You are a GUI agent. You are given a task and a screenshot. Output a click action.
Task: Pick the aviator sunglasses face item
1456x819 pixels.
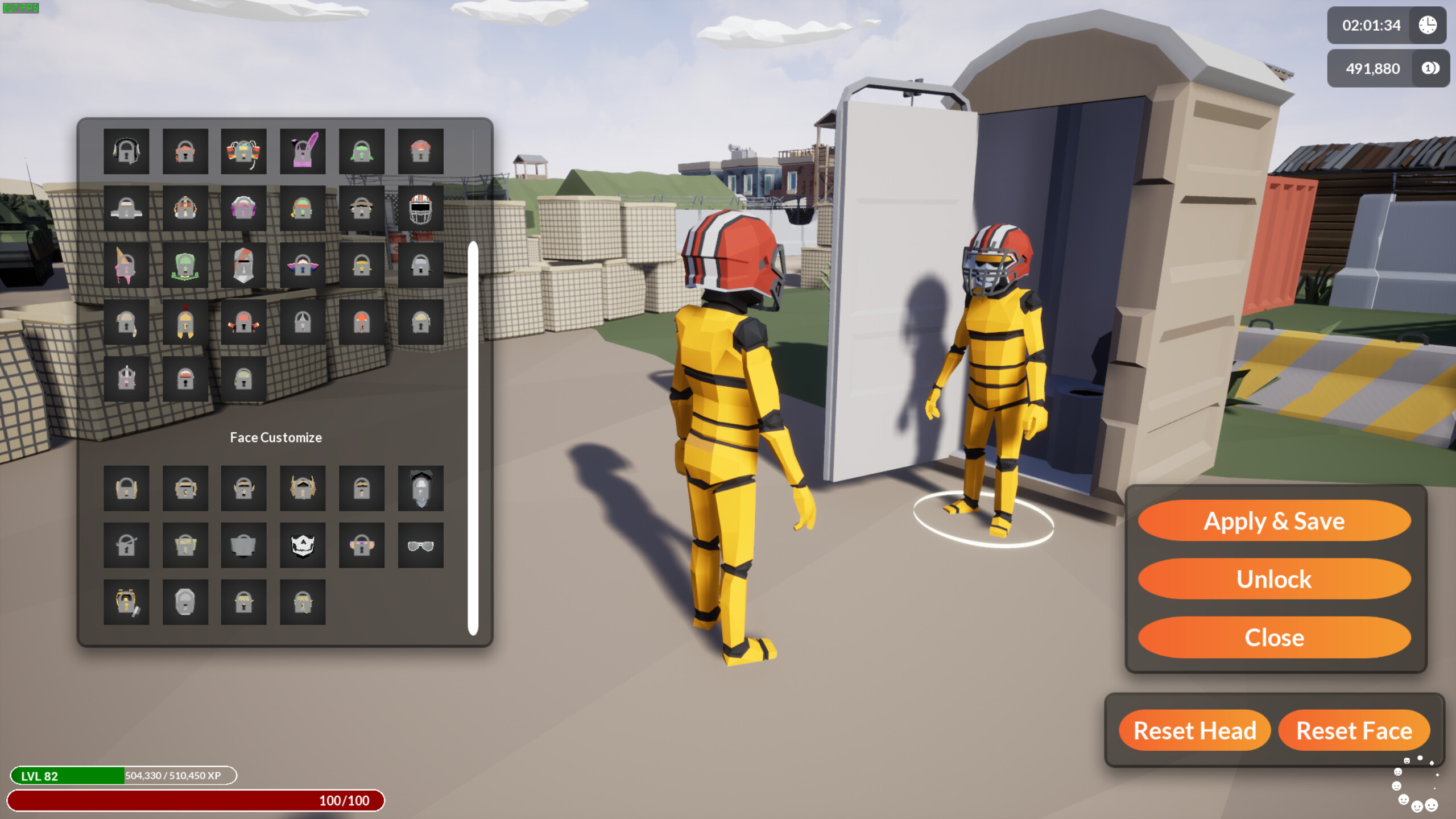tap(421, 545)
